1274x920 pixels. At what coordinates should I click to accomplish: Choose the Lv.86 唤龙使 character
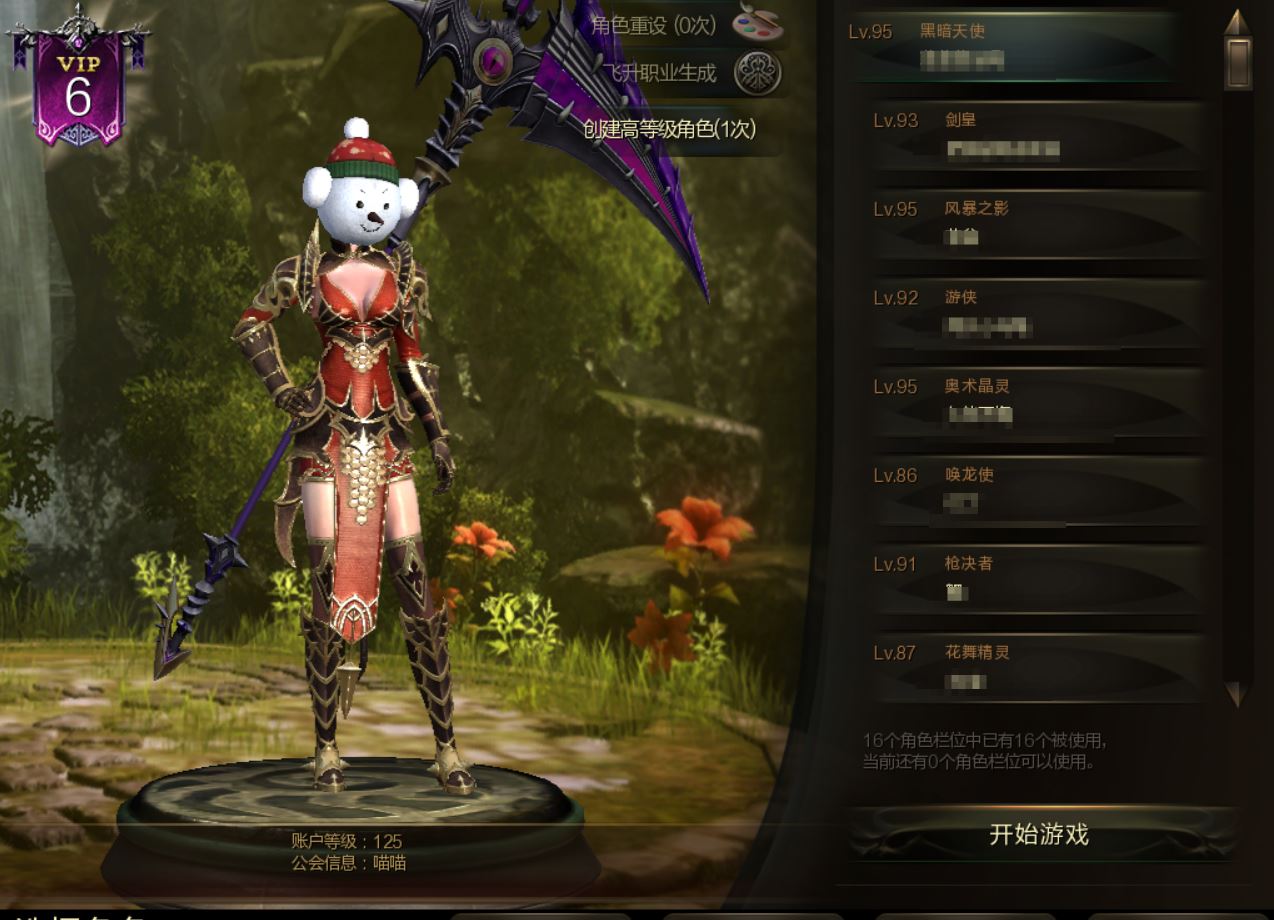pos(1038,491)
